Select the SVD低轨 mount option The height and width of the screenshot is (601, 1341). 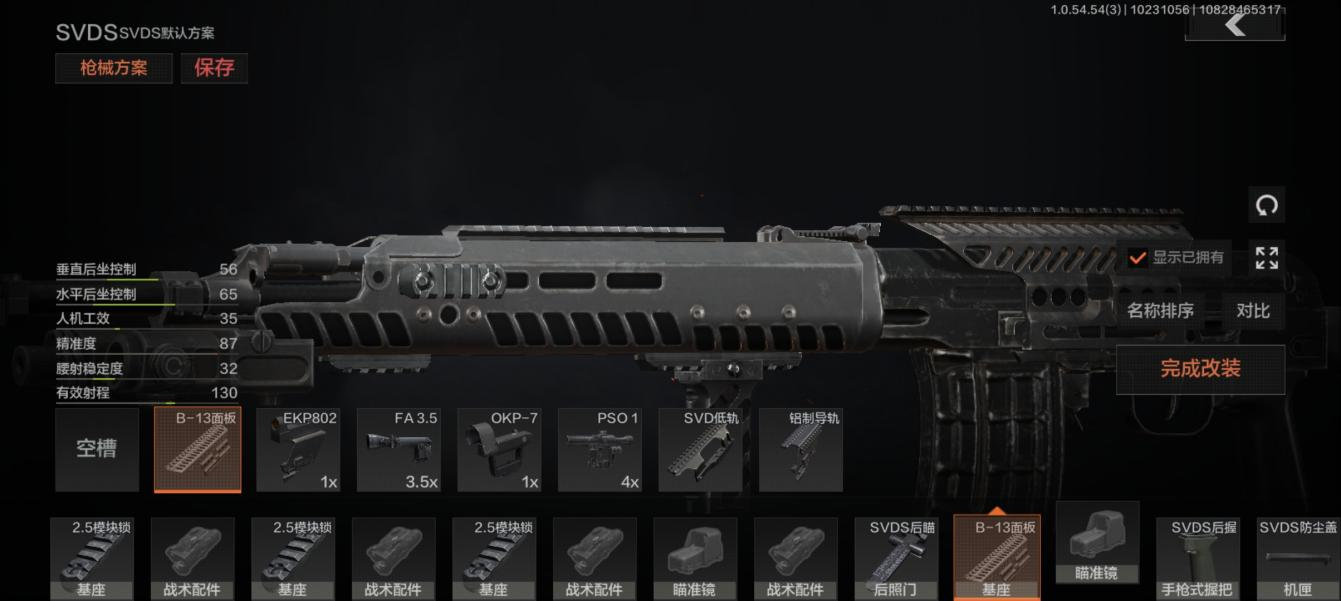[700, 450]
